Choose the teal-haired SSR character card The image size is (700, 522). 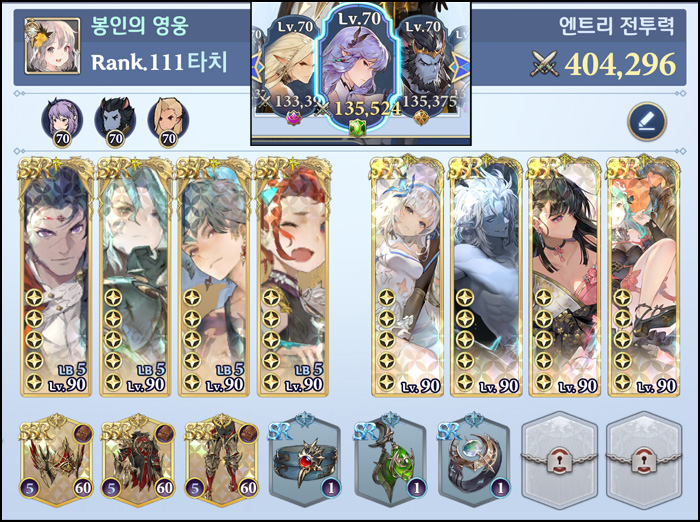click(135, 277)
